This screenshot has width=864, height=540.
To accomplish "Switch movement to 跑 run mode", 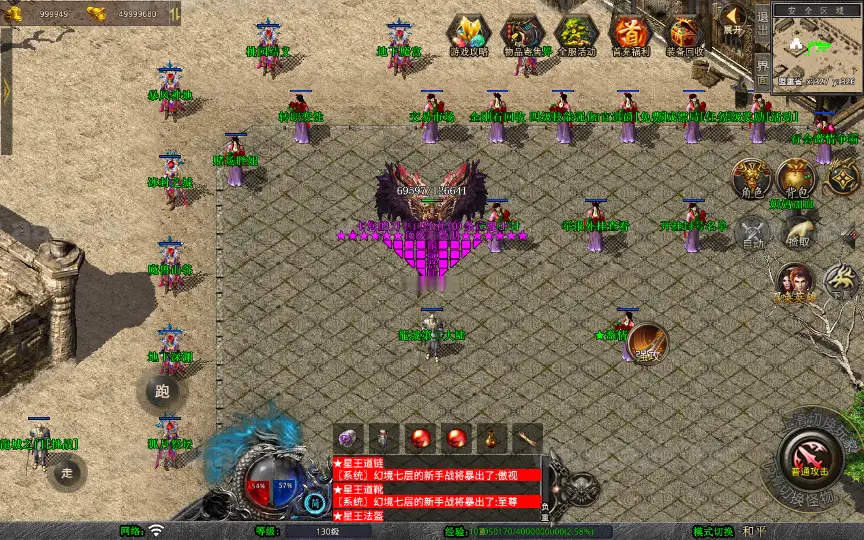I will [162, 391].
